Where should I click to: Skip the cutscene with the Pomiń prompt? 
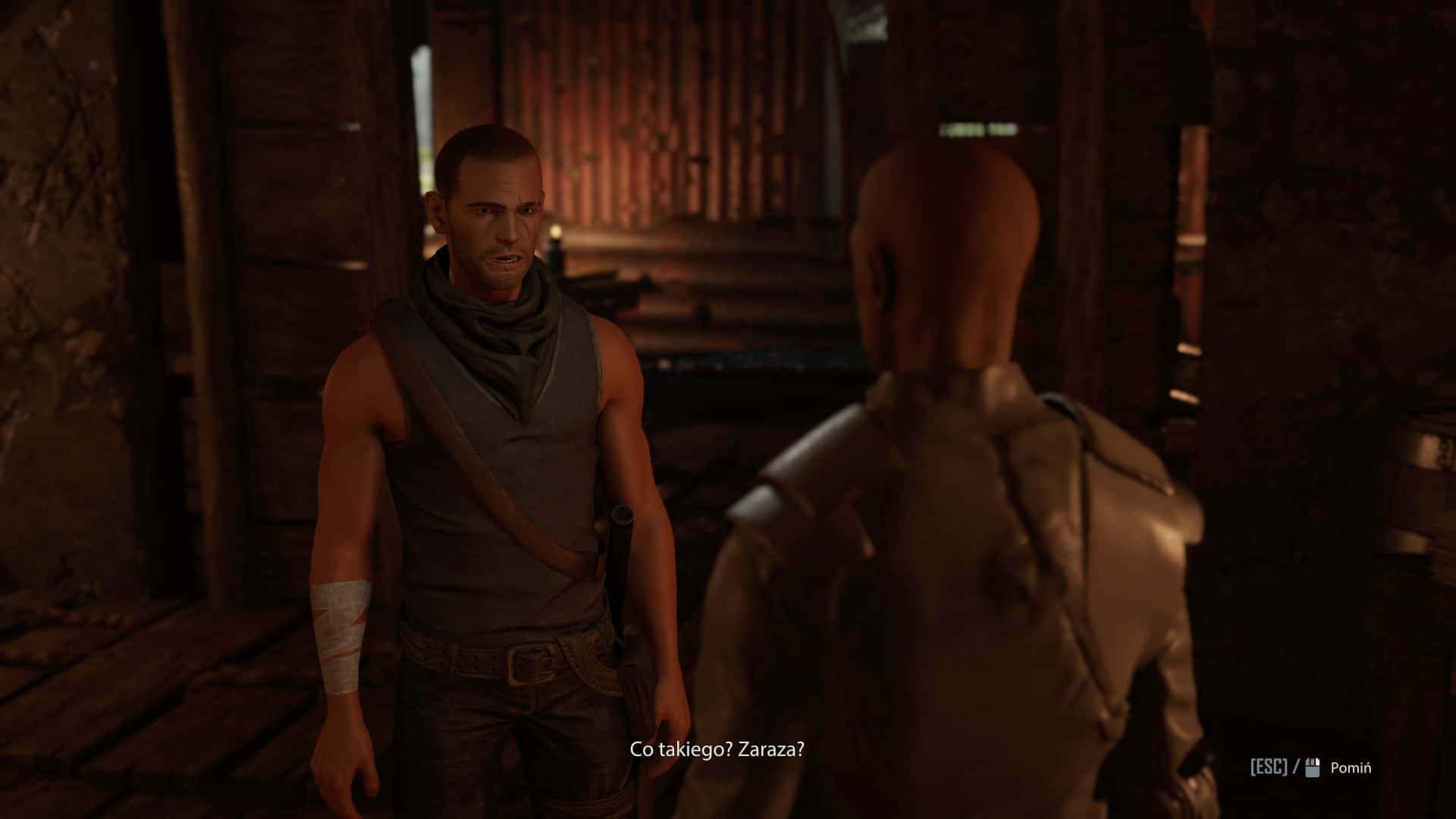pos(1350,767)
